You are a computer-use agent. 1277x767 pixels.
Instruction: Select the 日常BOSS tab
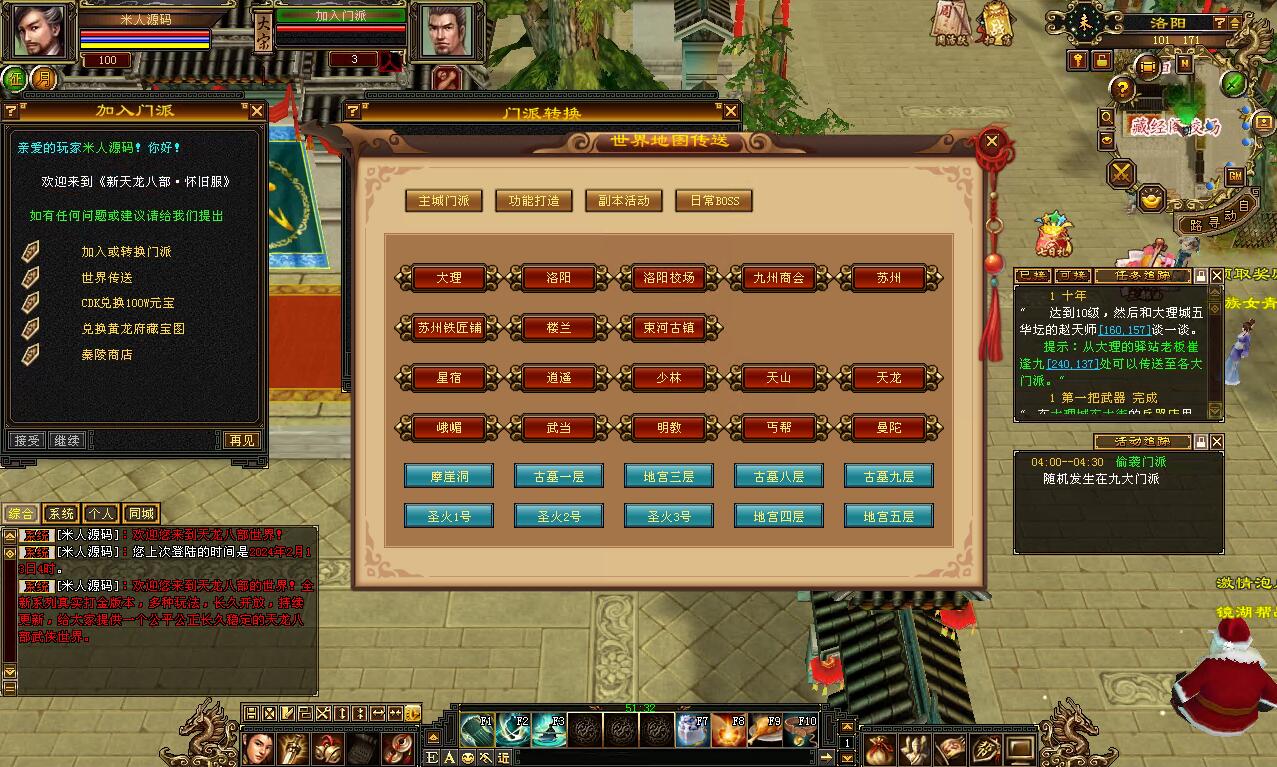714,201
